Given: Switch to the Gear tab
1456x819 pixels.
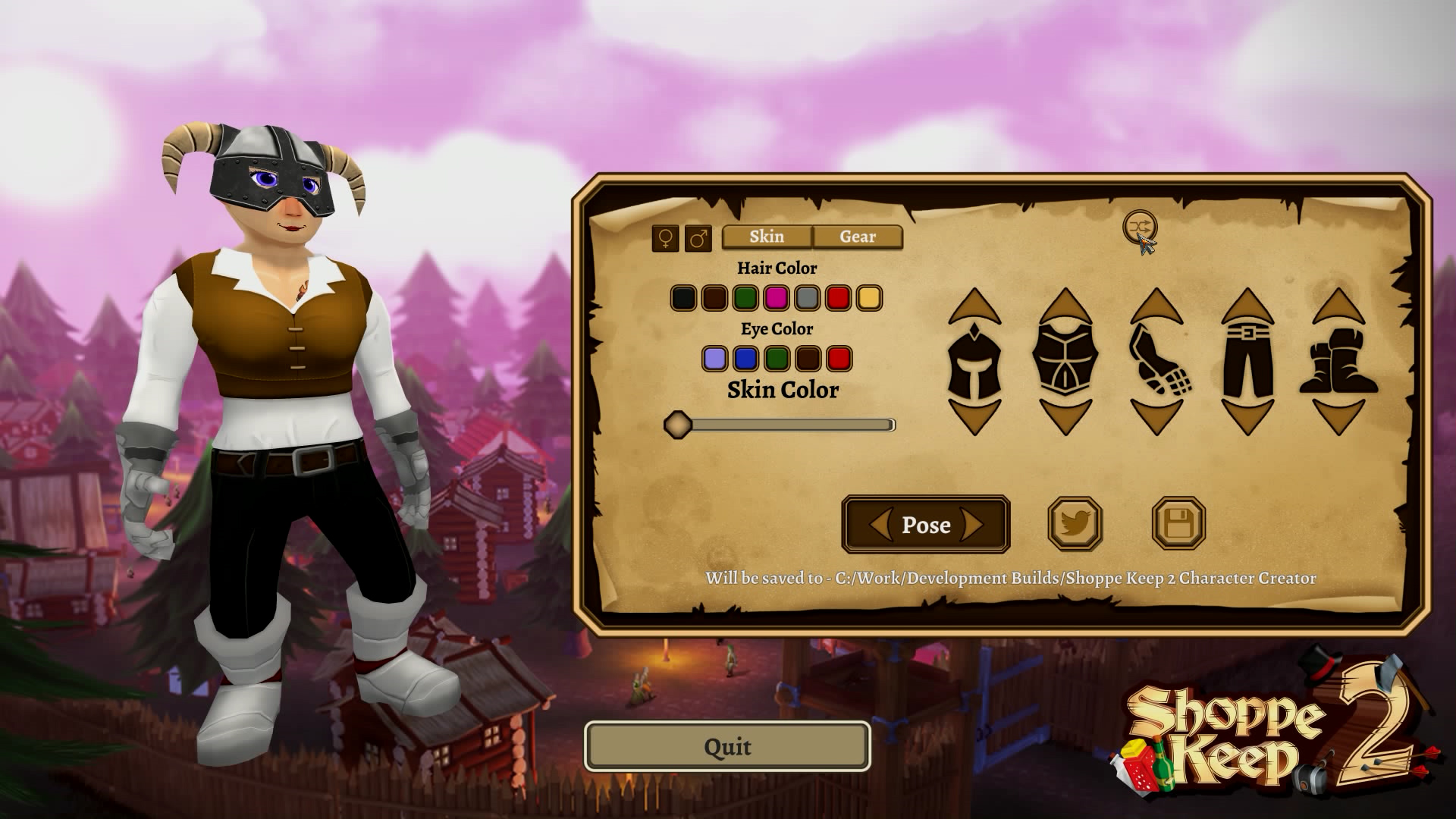Looking at the screenshot, I should pos(857,237).
